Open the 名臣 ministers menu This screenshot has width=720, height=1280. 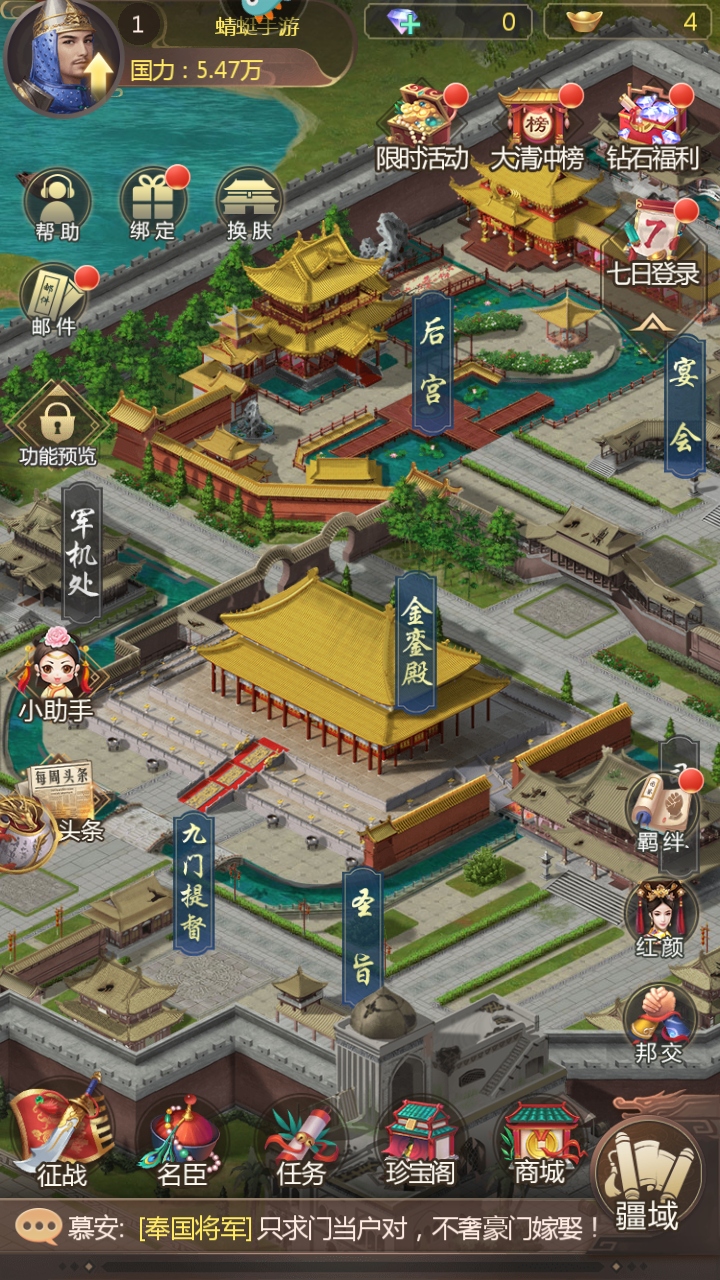182,1140
